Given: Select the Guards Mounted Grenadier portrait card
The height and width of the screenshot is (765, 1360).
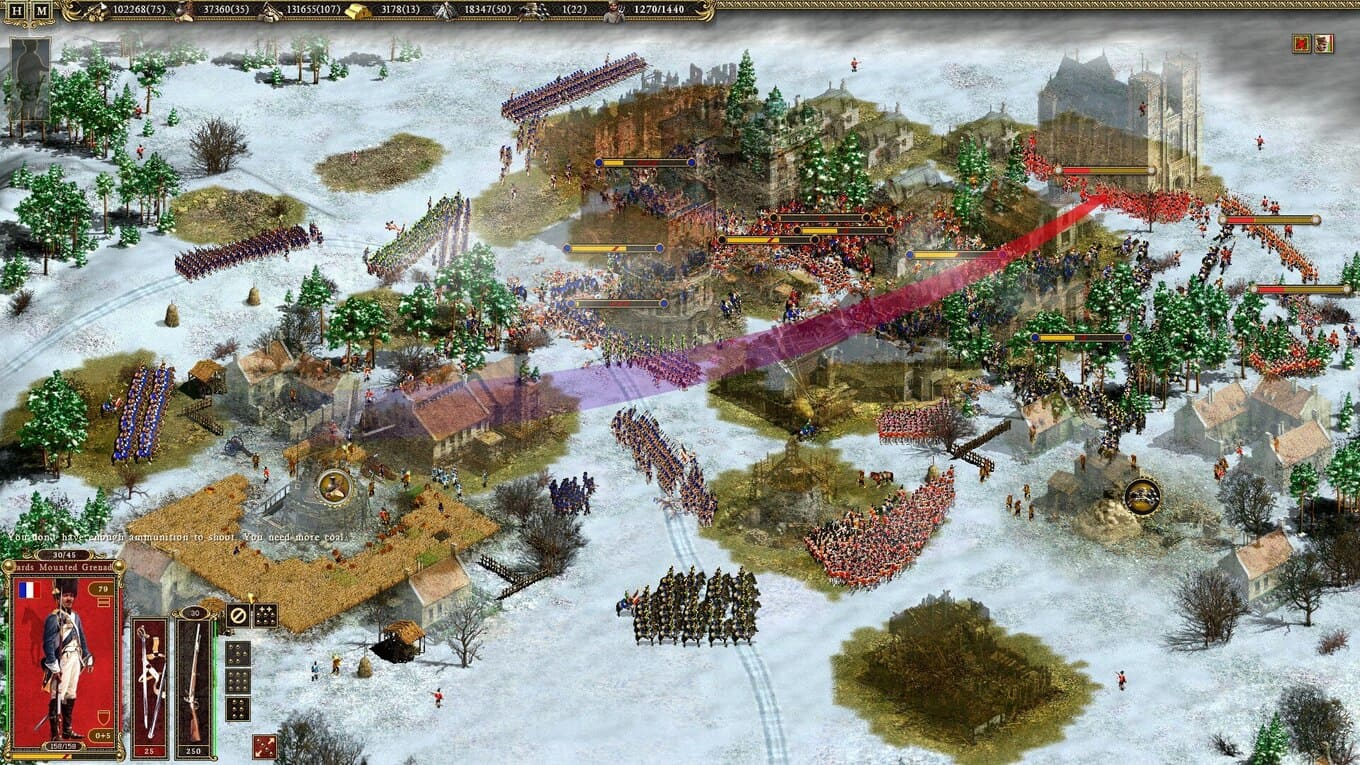Looking at the screenshot, I should (65, 660).
